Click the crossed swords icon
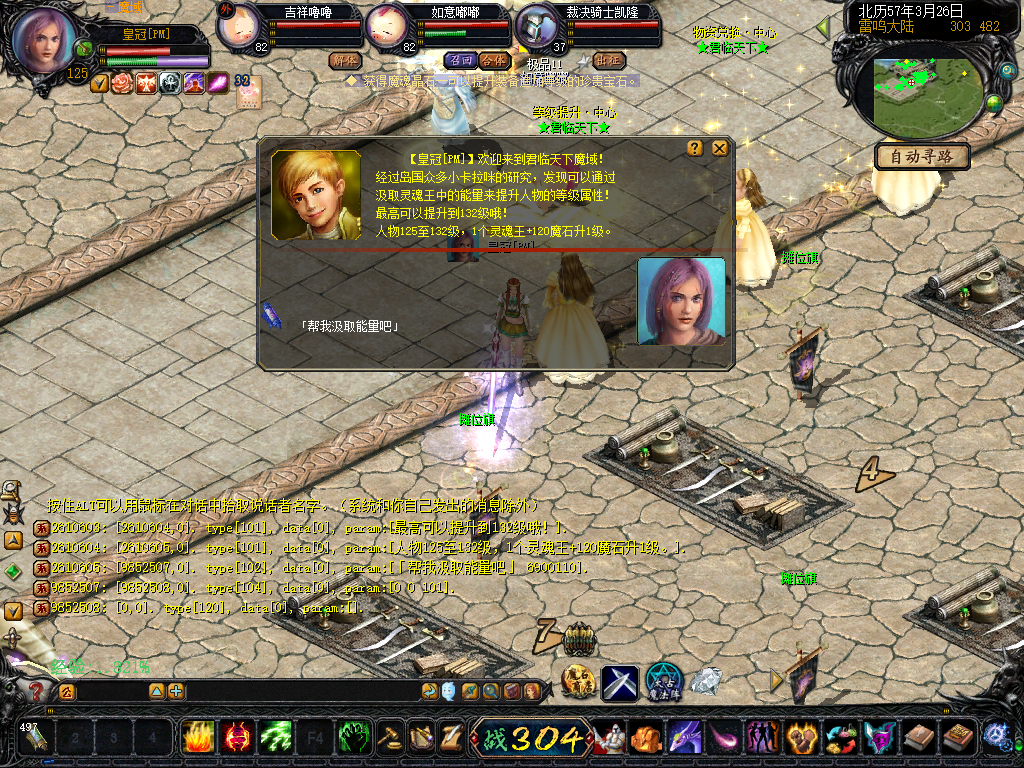Viewport: 1024px width, 768px height. point(620,682)
